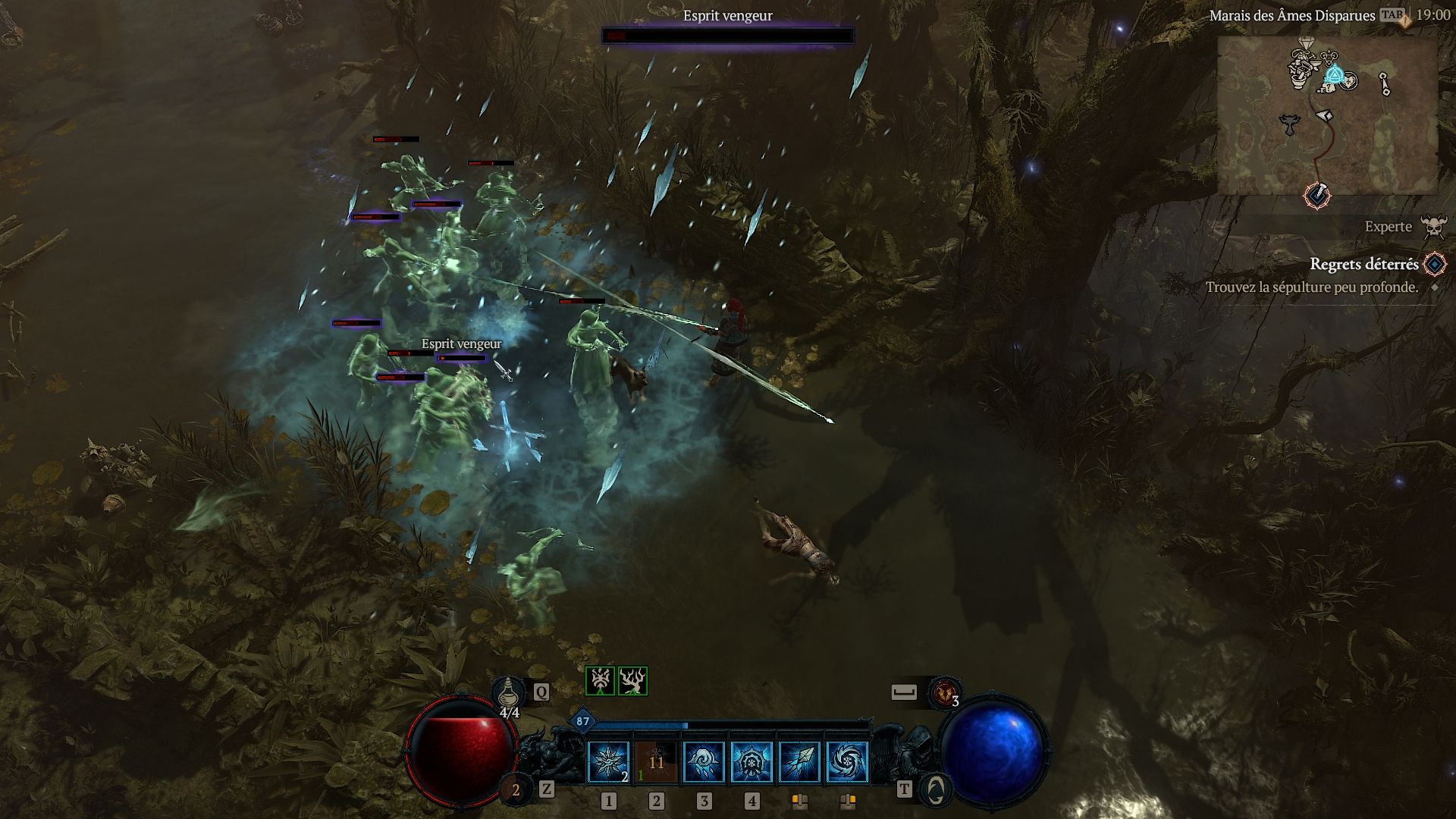Cast the Blizzard cloud skill
Viewport: 1456px width, 819px height.
pyautogui.click(x=704, y=761)
